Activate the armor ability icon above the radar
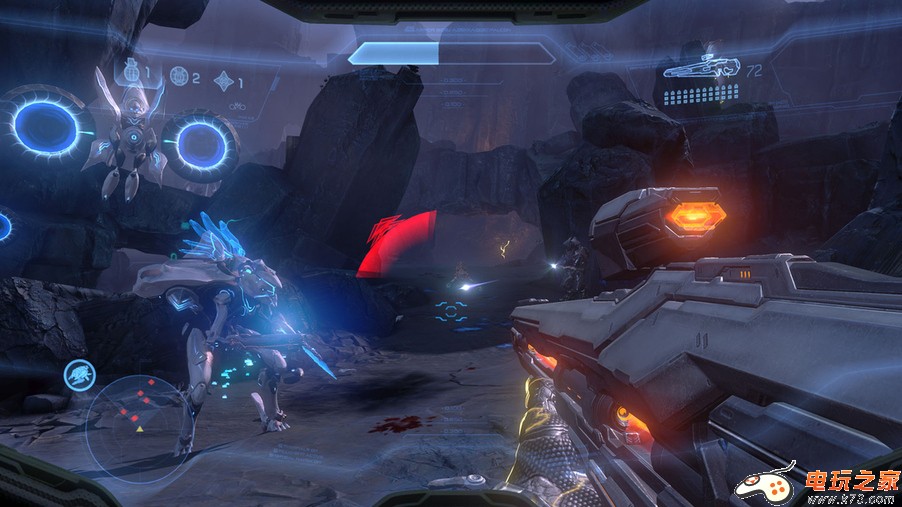Screen dimensions: 902x507 point(78,376)
